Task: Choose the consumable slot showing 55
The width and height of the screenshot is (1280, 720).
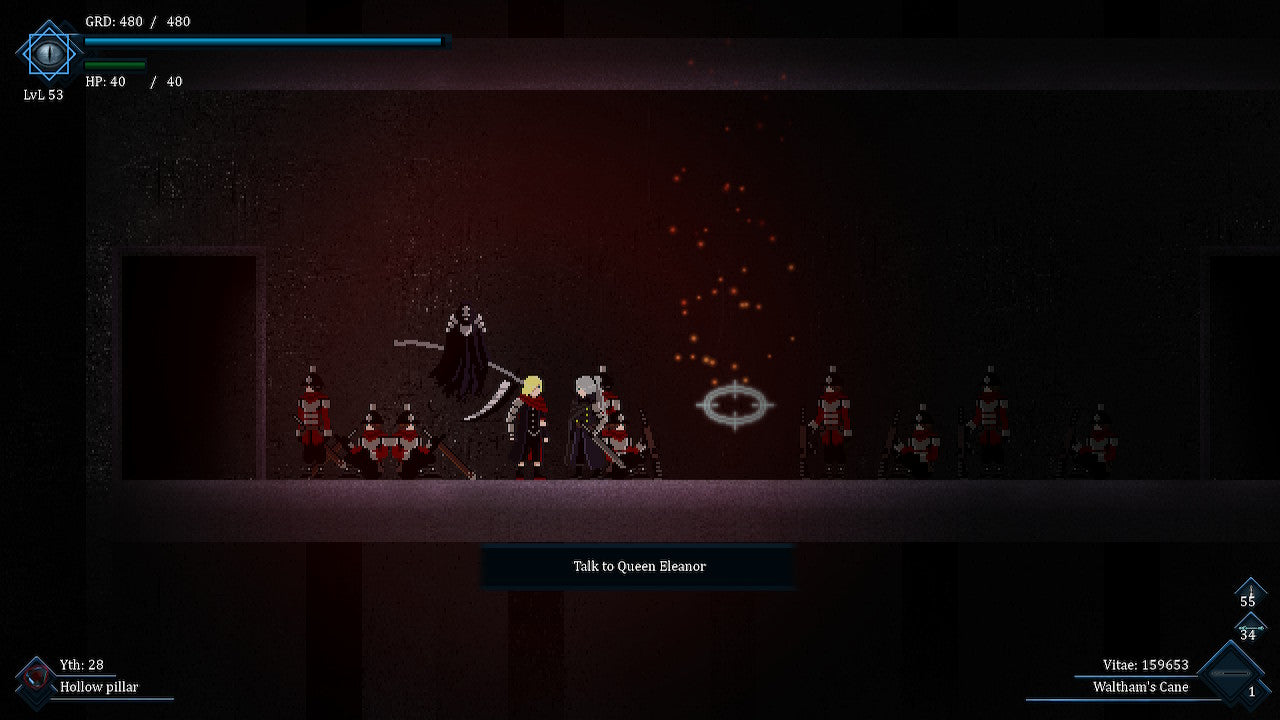Action: [1249, 595]
